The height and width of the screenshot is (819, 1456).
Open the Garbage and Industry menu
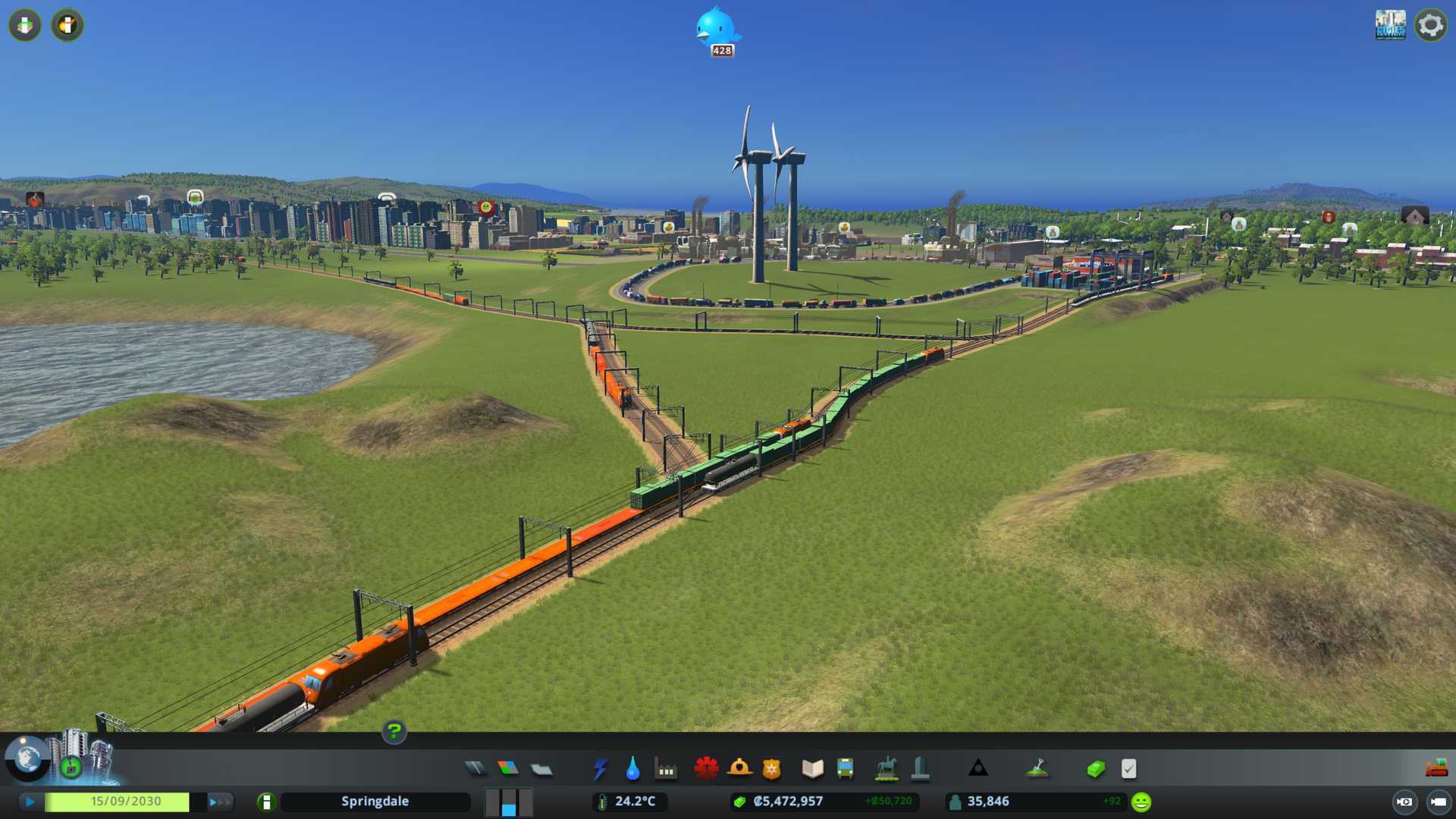coord(666,769)
